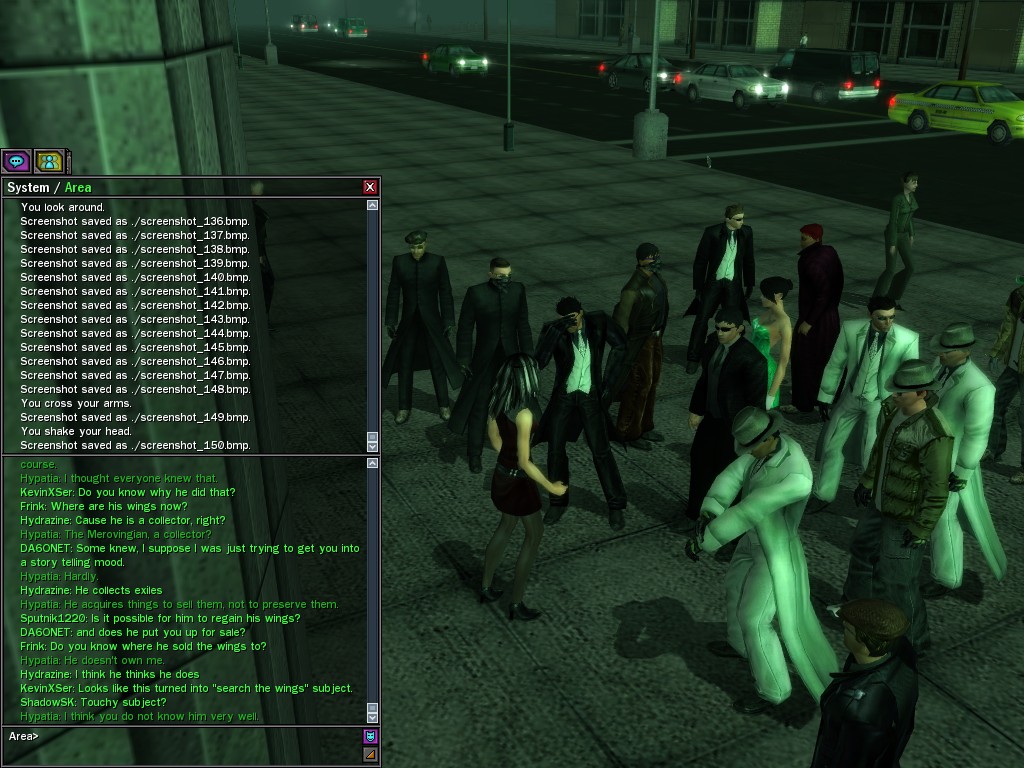Click the Area chat scroll-down arrow
Viewport: 1024px width, 768px height.
(373, 716)
